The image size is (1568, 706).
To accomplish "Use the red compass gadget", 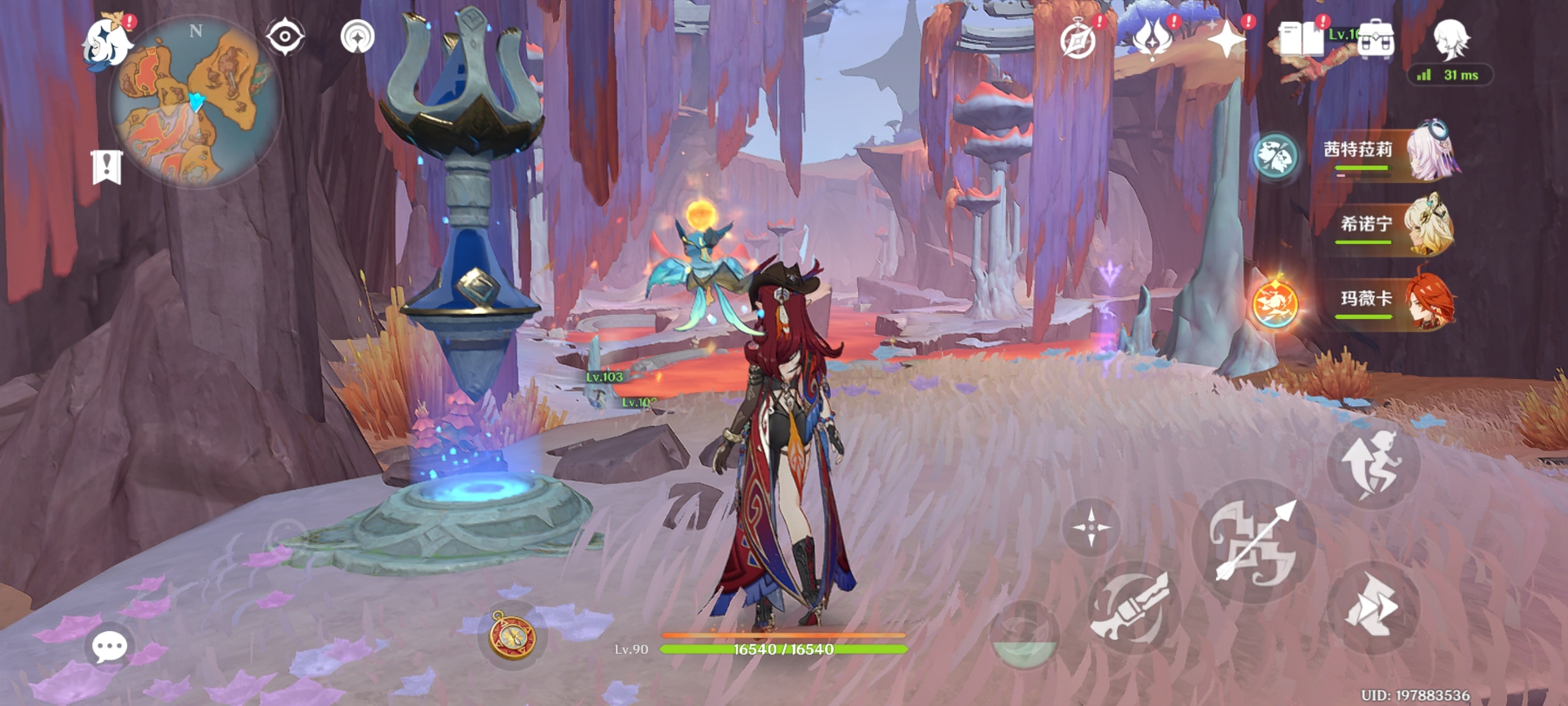I will coord(512,636).
